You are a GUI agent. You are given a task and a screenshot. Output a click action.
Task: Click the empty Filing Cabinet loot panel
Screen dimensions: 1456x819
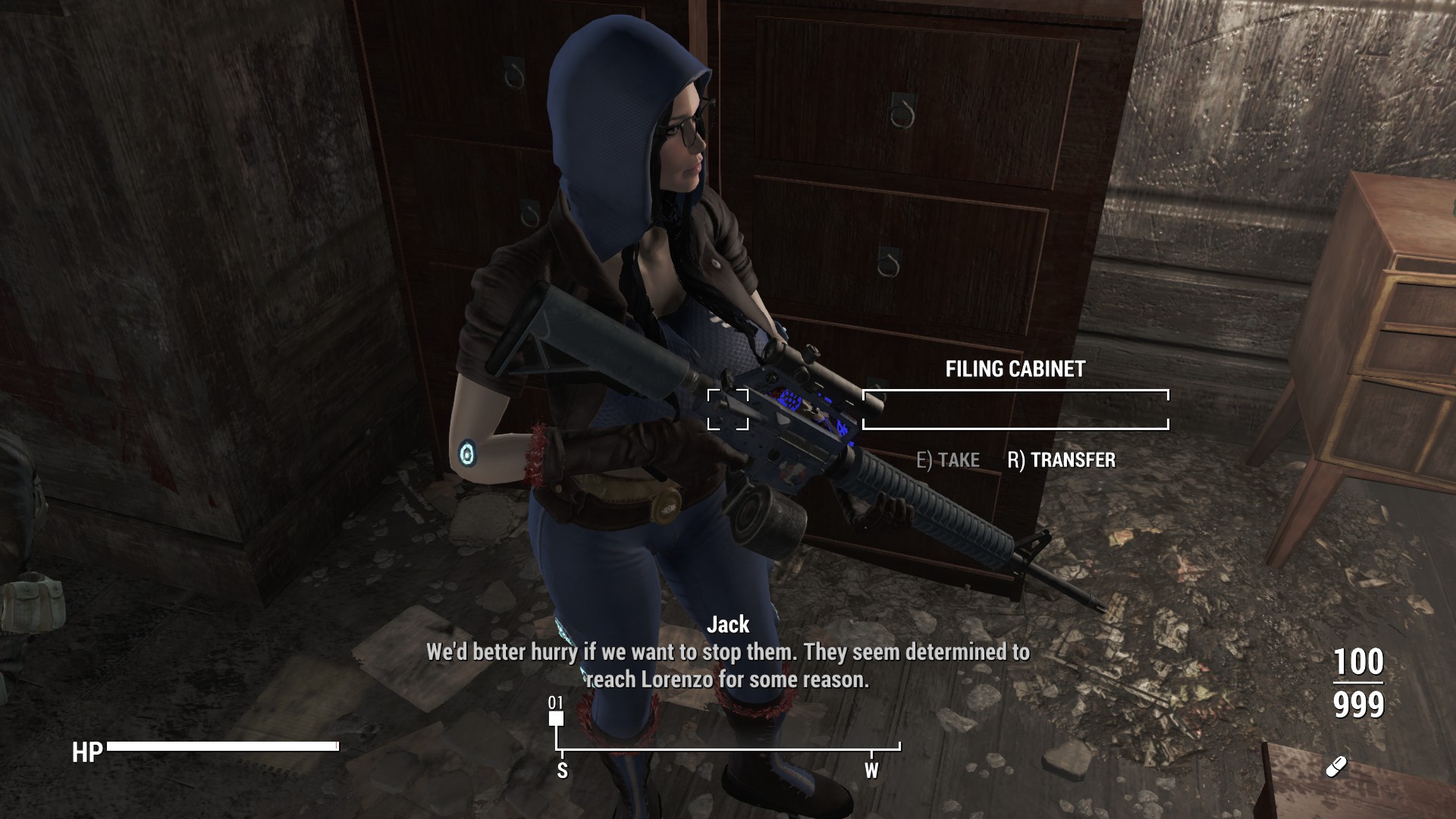pos(1015,409)
